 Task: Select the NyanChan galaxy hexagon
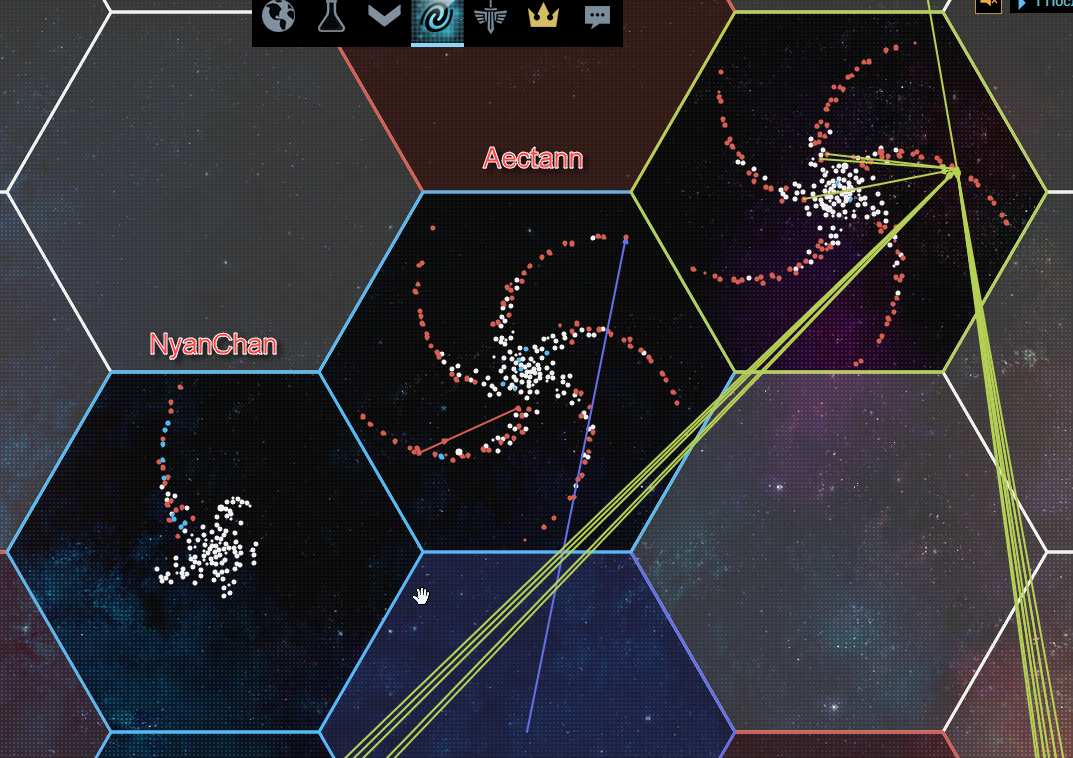[214, 550]
